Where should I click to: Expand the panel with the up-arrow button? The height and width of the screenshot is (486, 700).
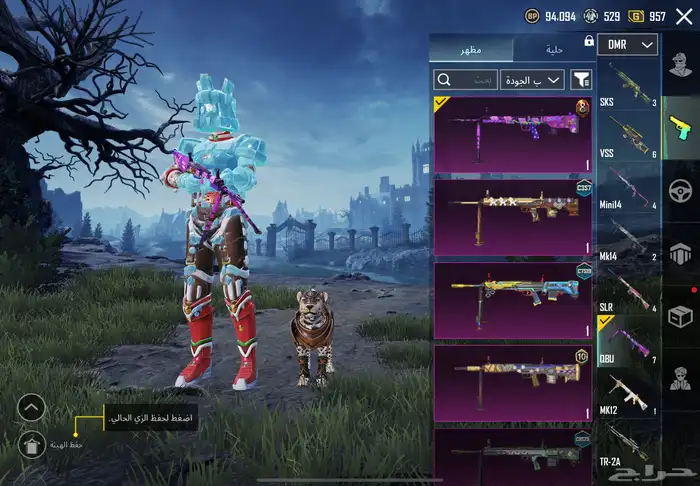31,408
